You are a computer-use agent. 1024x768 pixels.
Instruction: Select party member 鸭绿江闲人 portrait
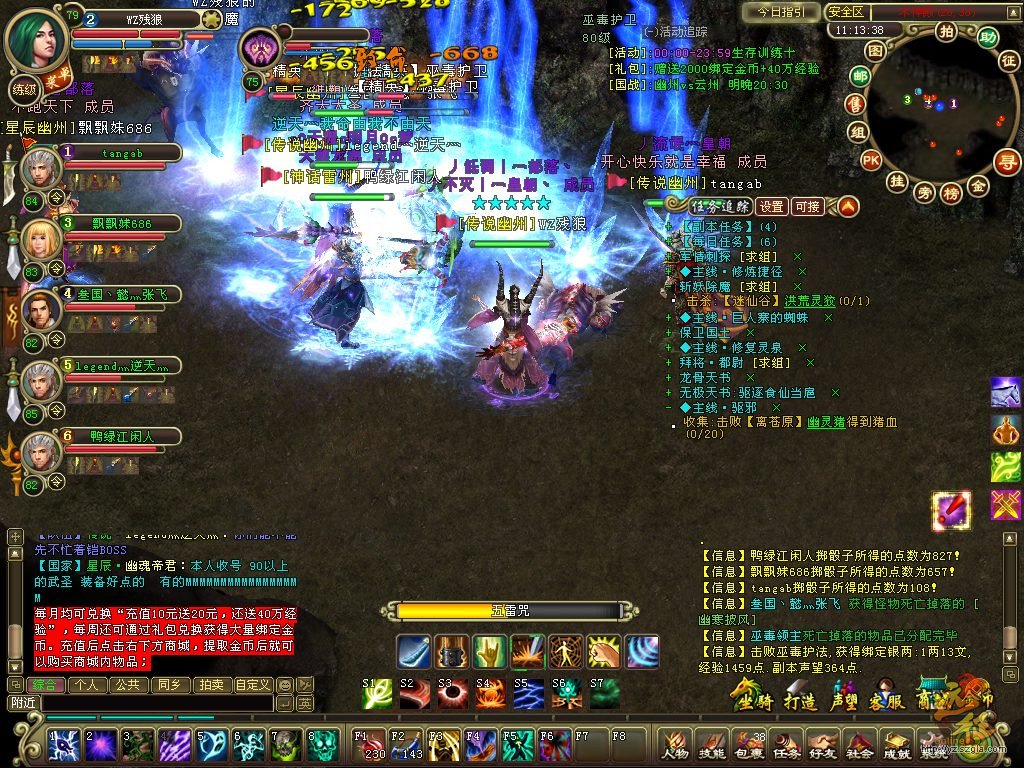pyautogui.click(x=41, y=453)
